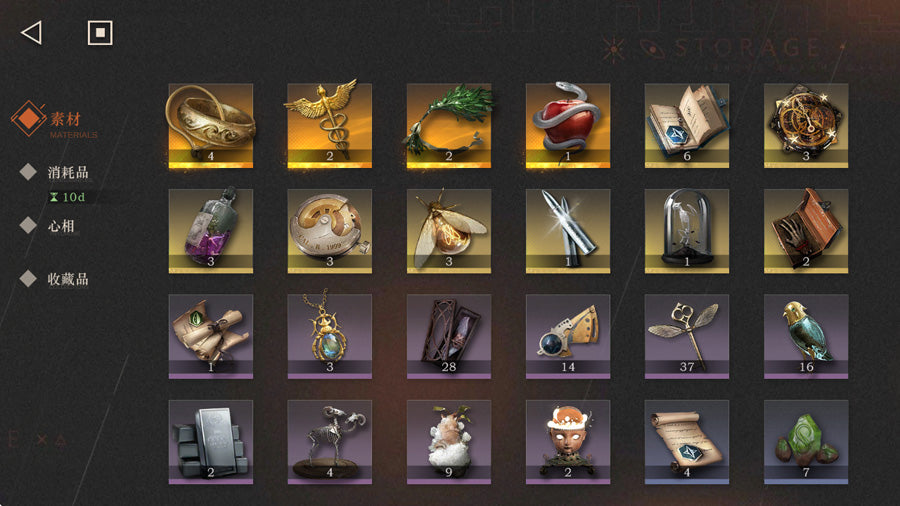Choose the winged golden key item

(x=687, y=336)
